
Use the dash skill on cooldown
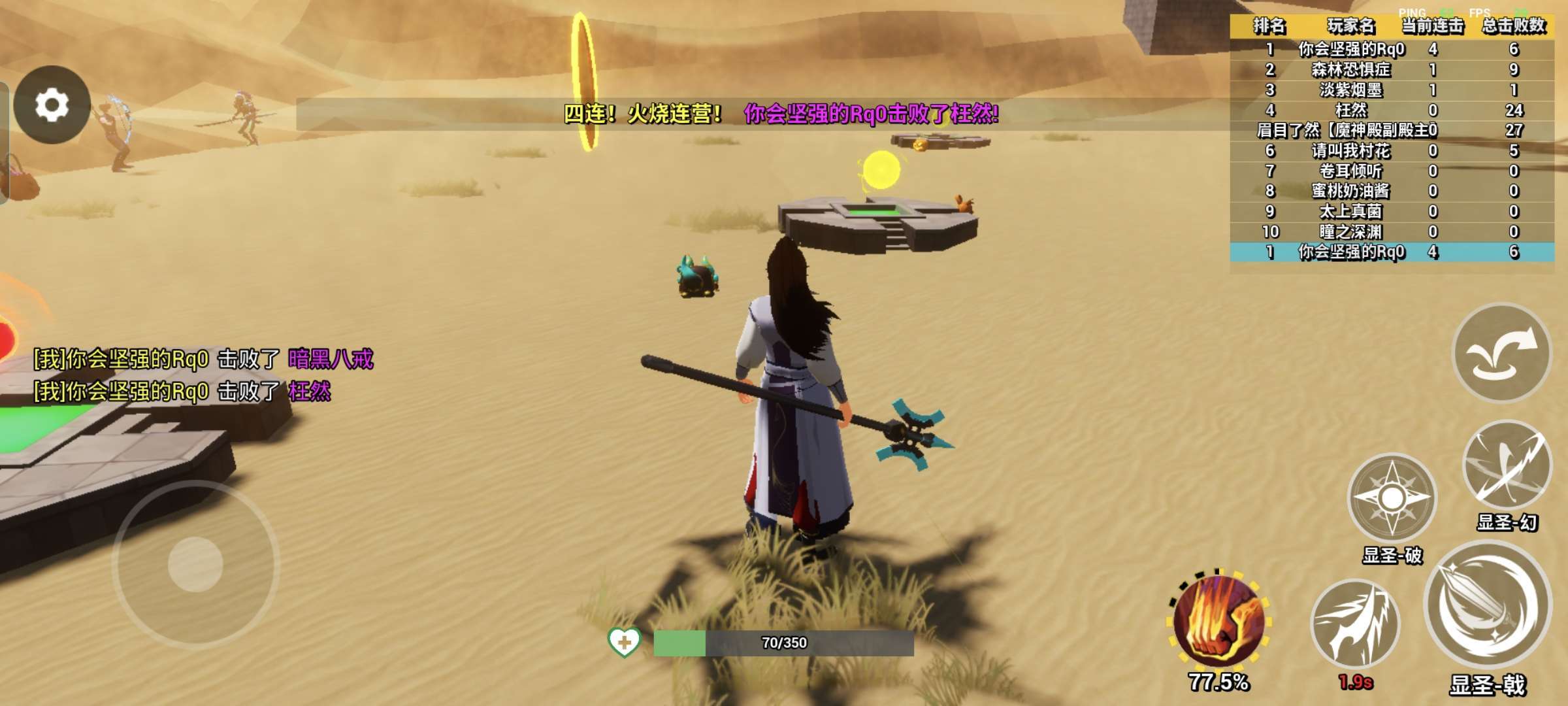point(1355,624)
